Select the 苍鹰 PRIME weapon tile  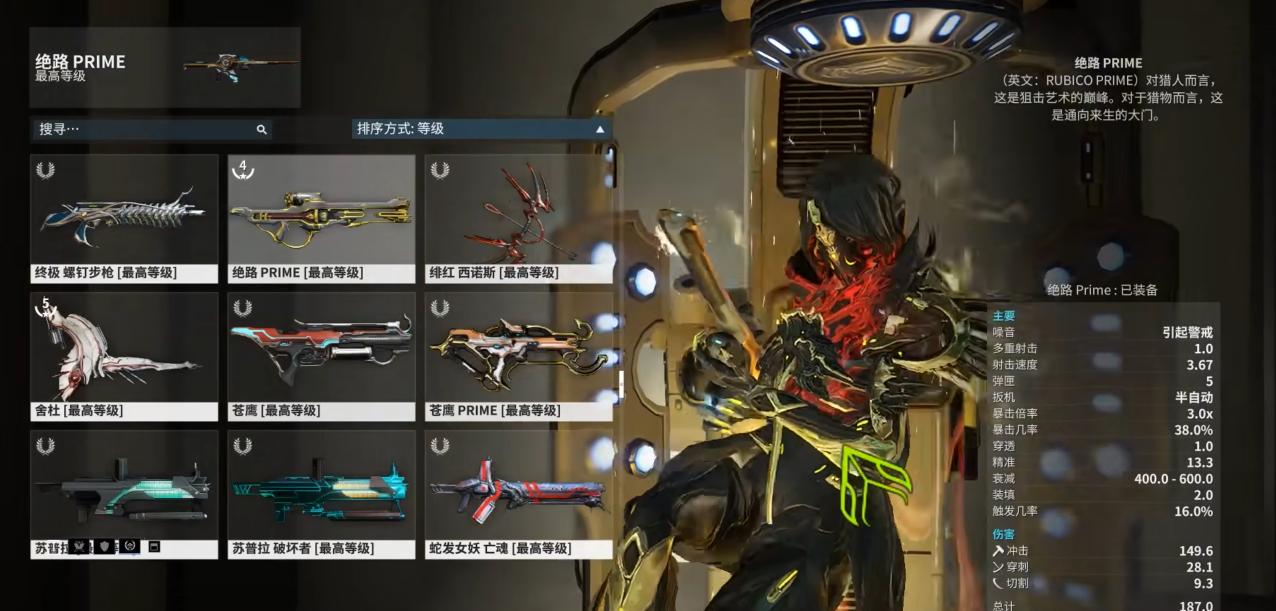[518, 356]
